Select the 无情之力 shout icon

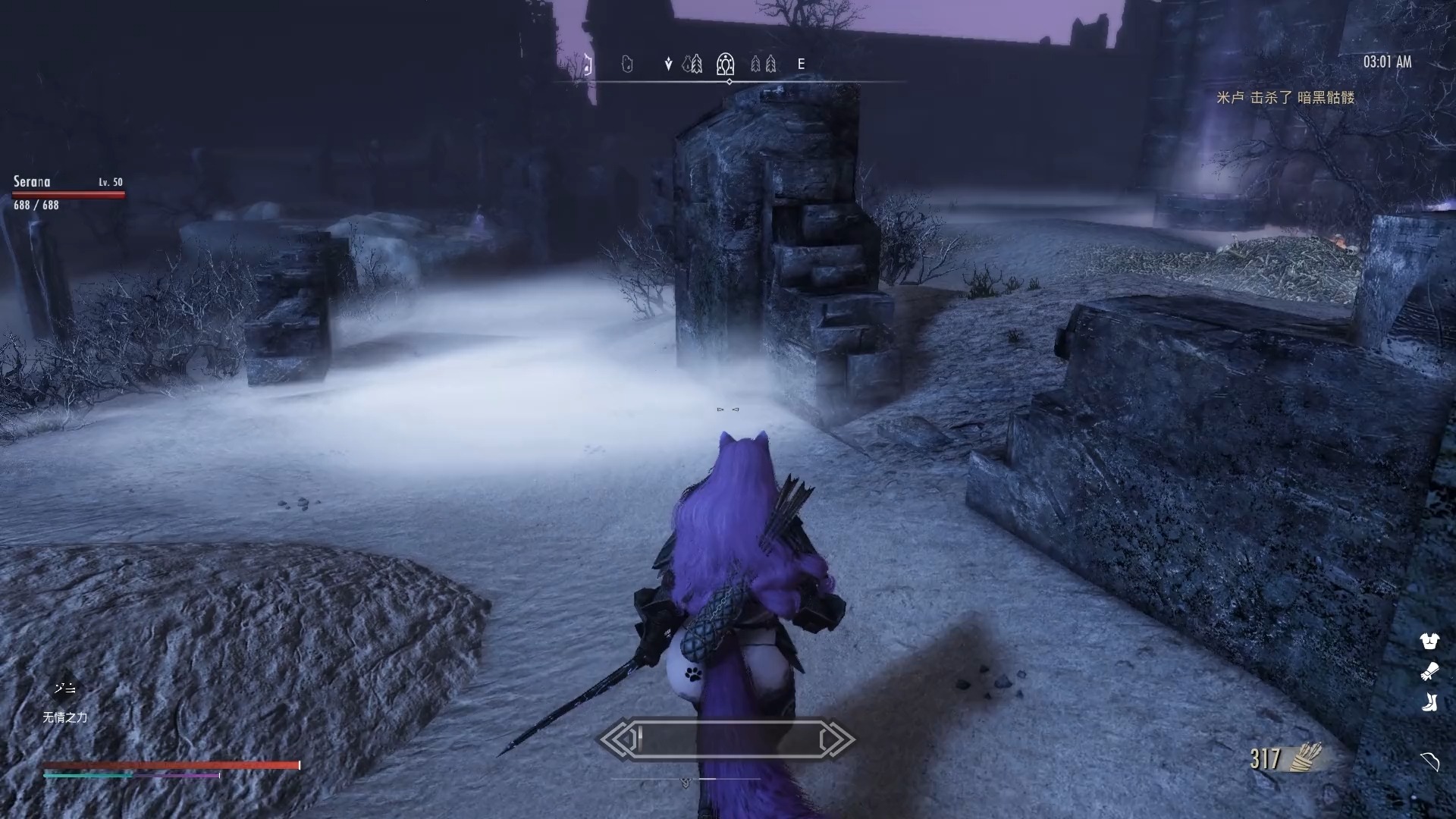pyautogui.click(x=64, y=689)
